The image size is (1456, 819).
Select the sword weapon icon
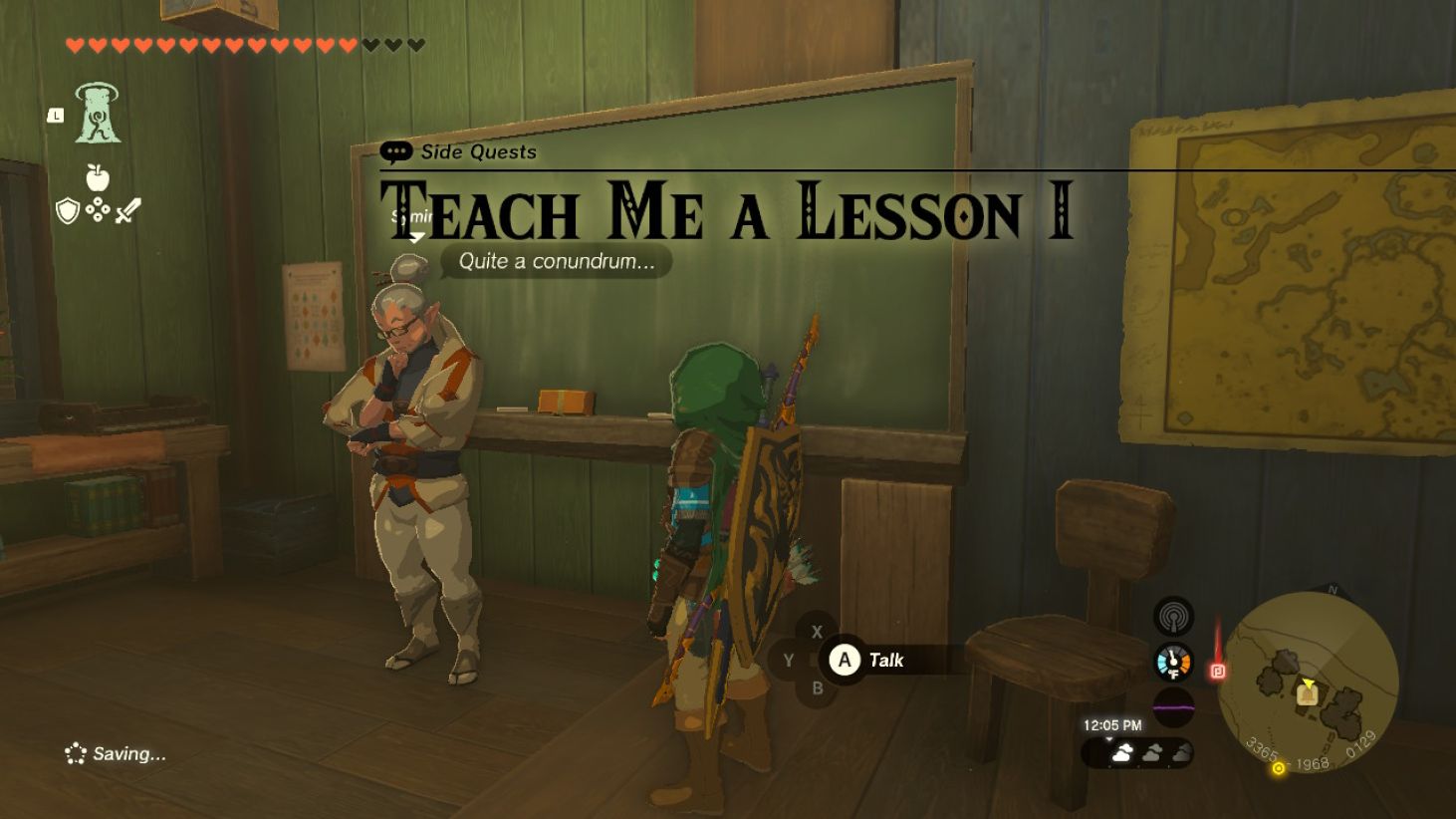tap(129, 210)
